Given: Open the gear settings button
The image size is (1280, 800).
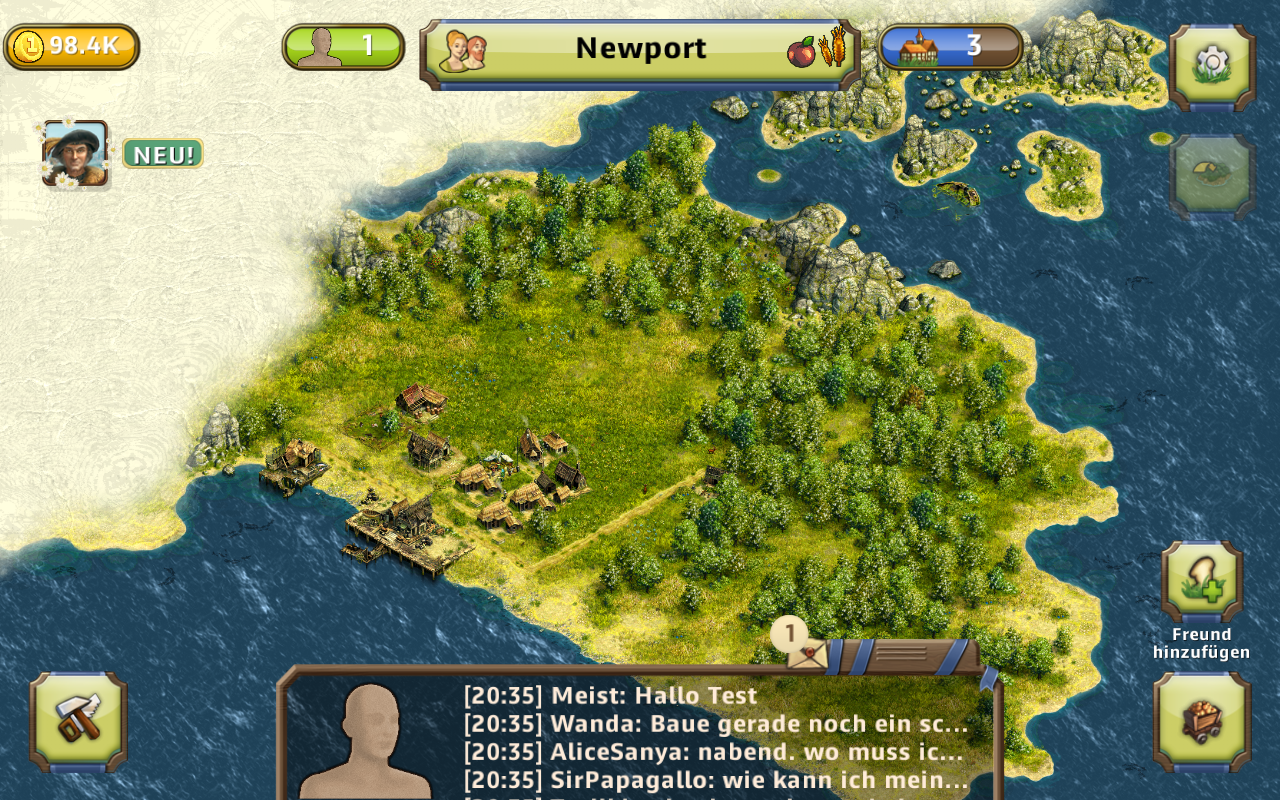Looking at the screenshot, I should pos(1212,66).
